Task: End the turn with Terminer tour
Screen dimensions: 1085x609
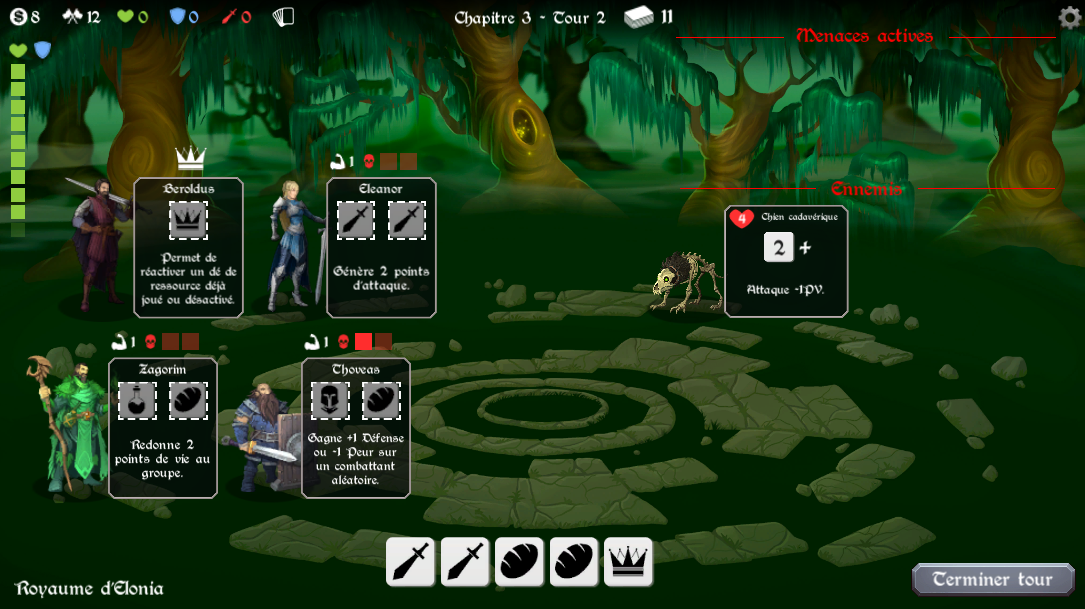Action: click(x=993, y=579)
